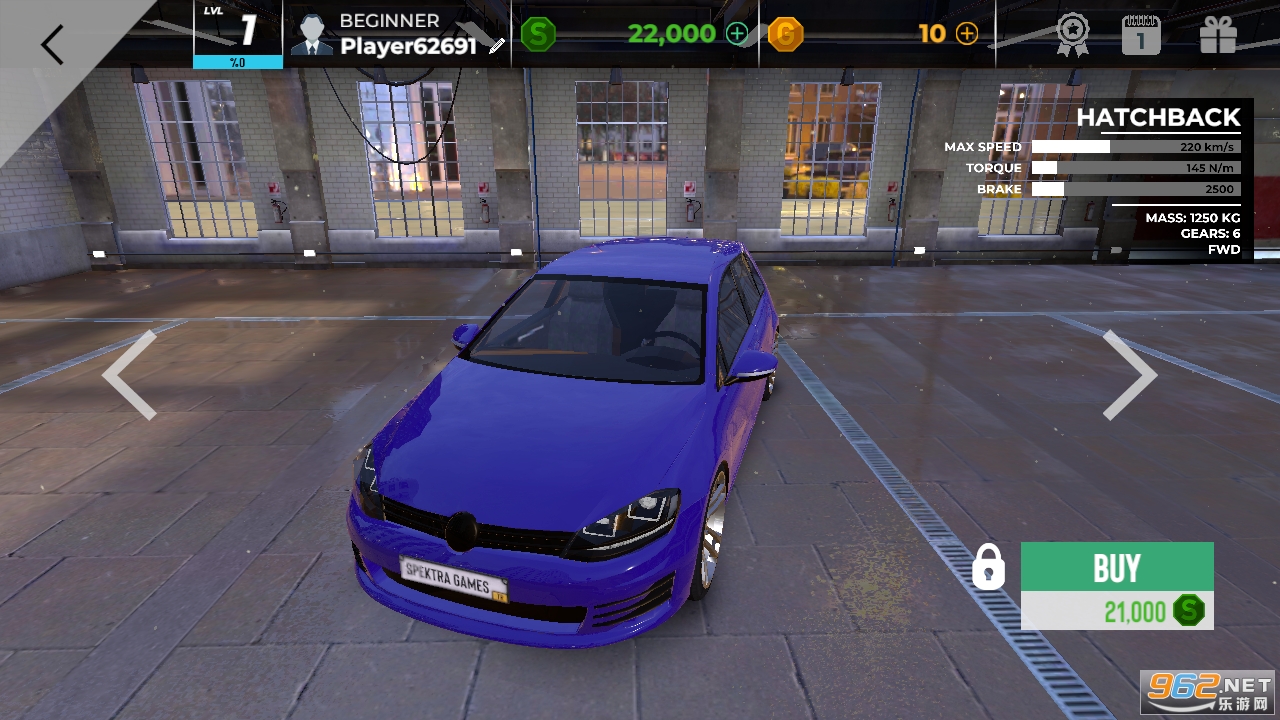Open the achievements medal icon

[x=1073, y=35]
